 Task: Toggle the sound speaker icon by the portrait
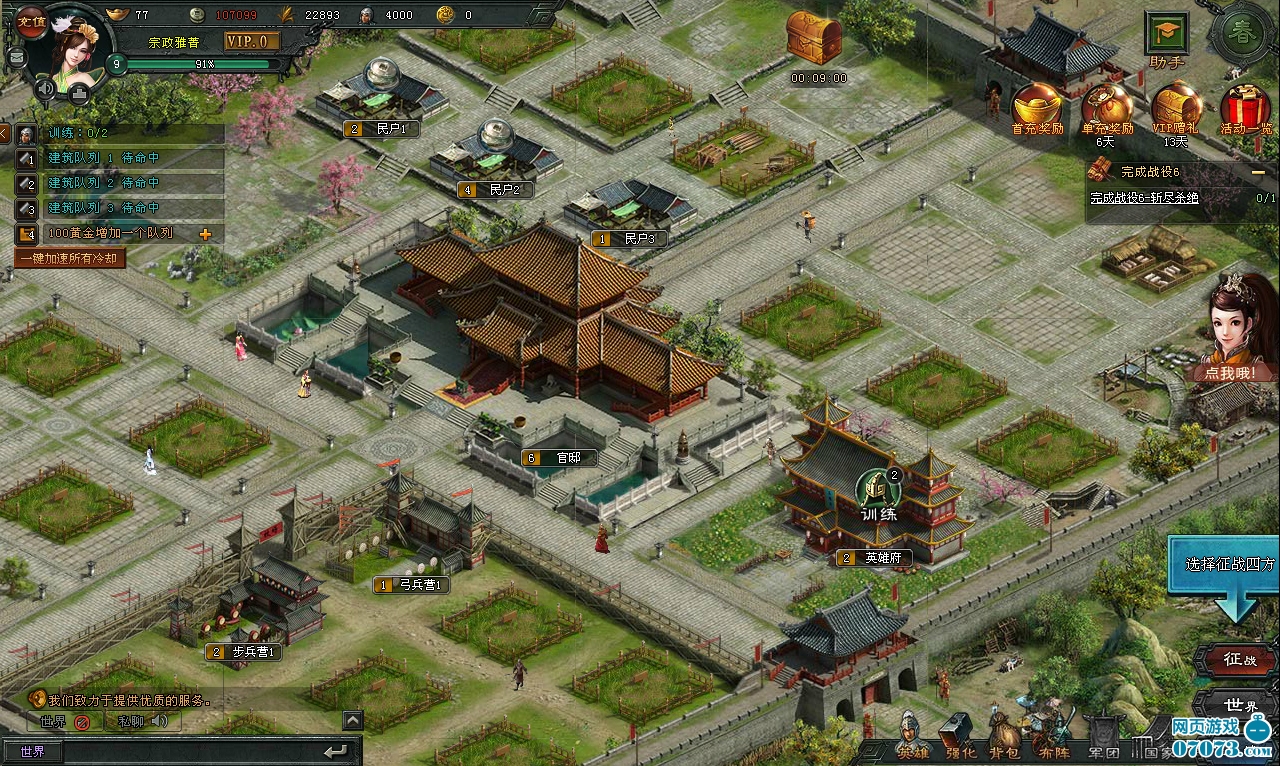coord(45,88)
